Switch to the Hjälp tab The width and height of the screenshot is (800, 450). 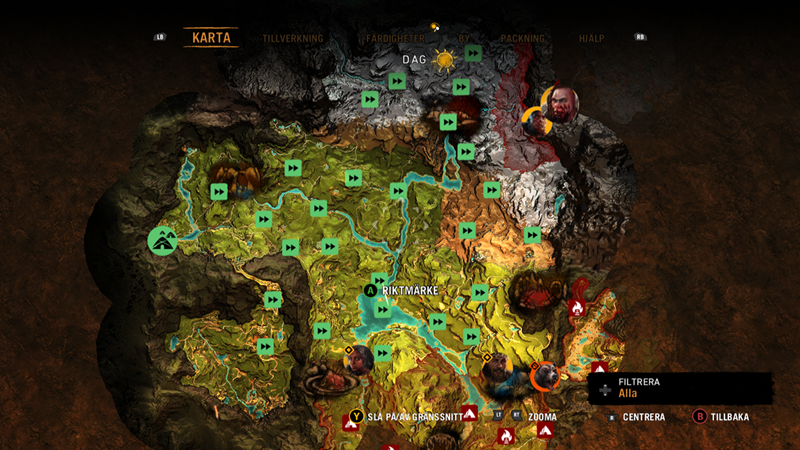tap(593, 39)
